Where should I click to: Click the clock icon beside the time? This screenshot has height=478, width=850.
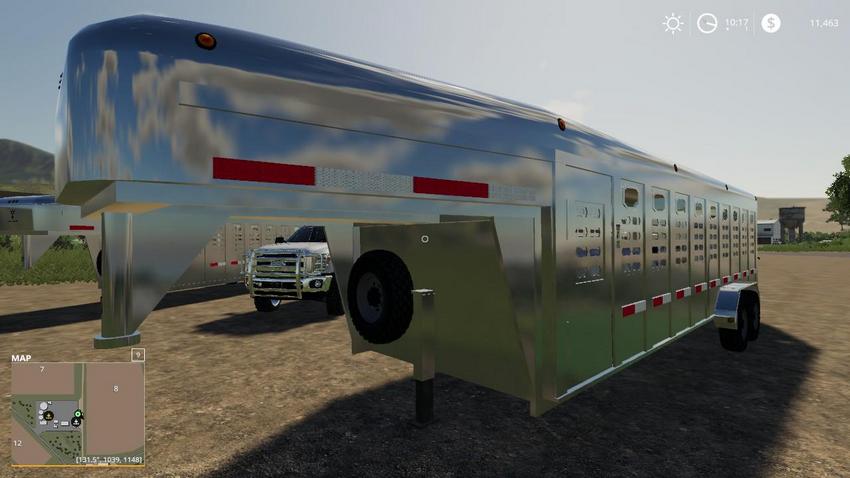707,23
